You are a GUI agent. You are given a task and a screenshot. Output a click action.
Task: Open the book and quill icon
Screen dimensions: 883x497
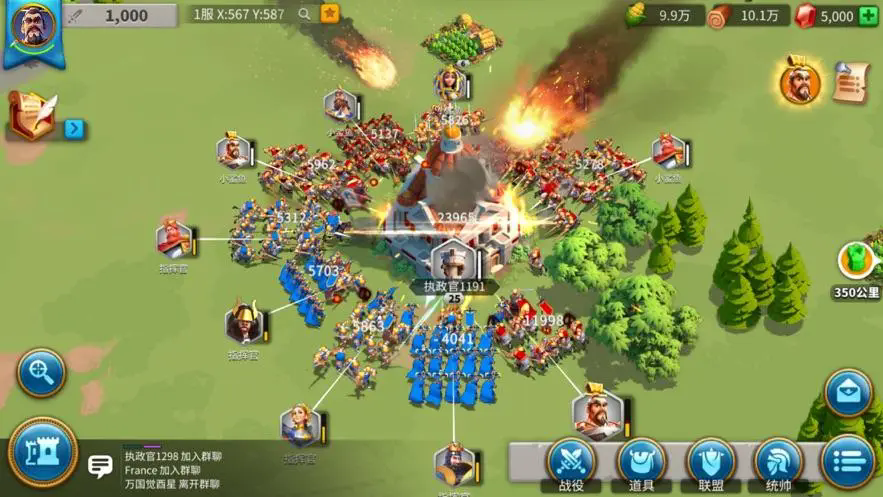[x=31, y=115]
